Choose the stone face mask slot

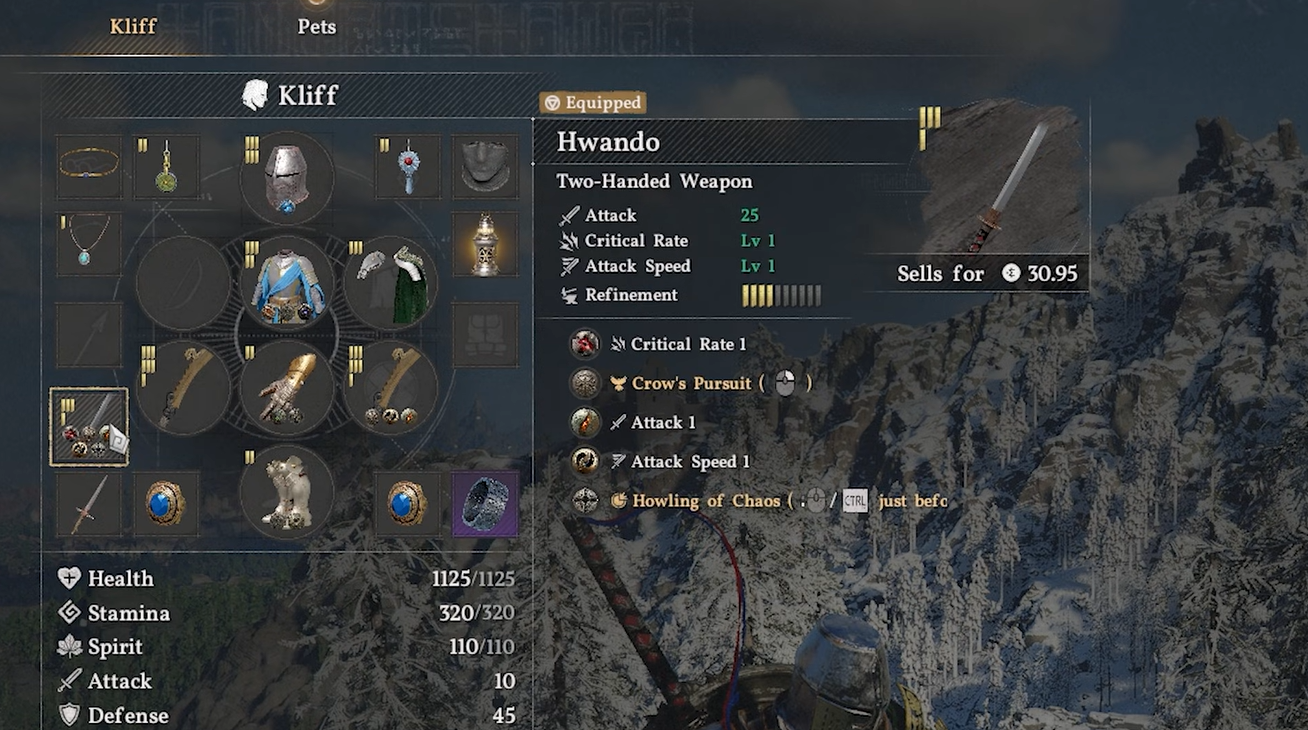pos(485,166)
